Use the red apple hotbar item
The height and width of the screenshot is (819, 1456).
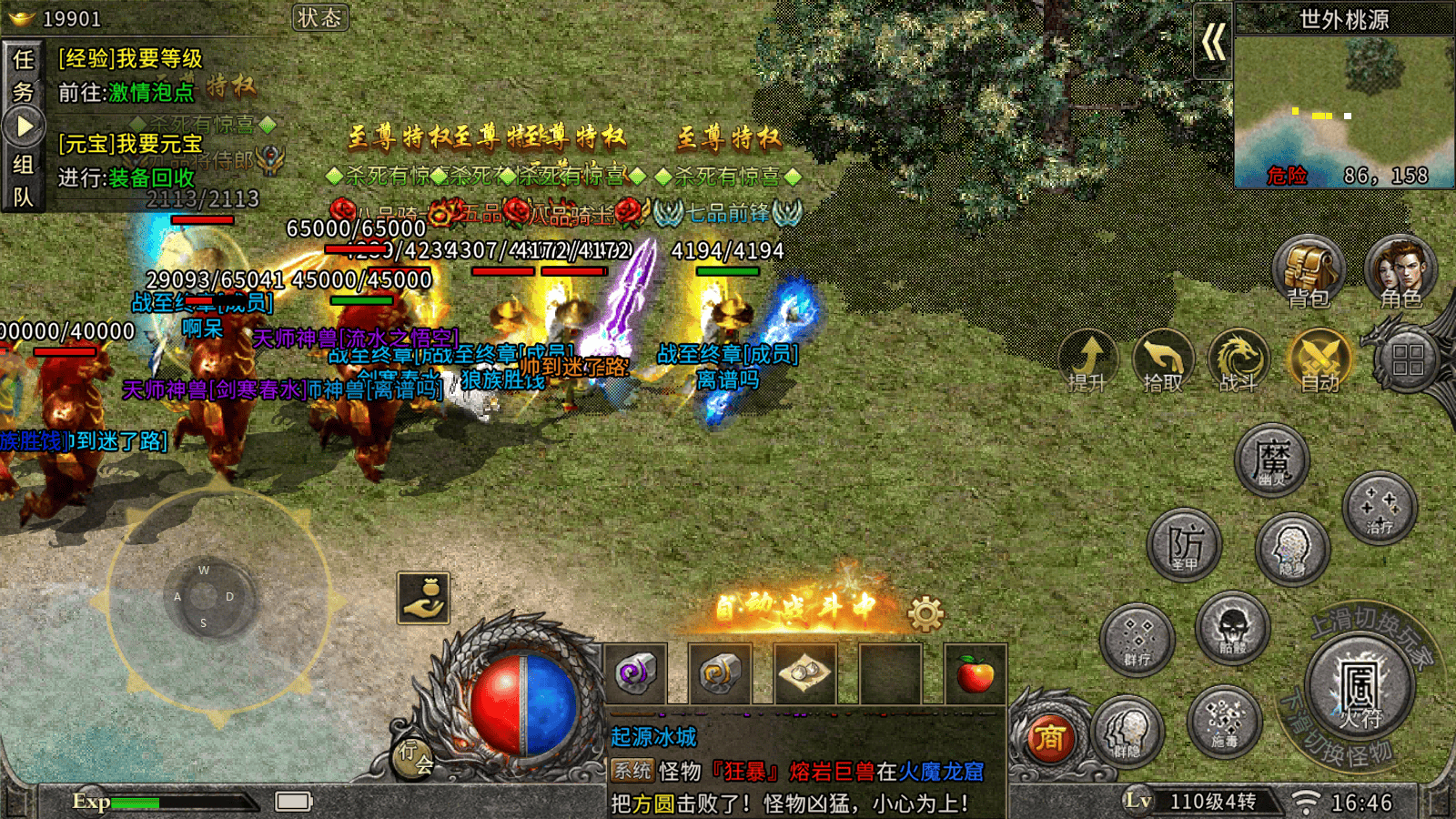(x=975, y=674)
